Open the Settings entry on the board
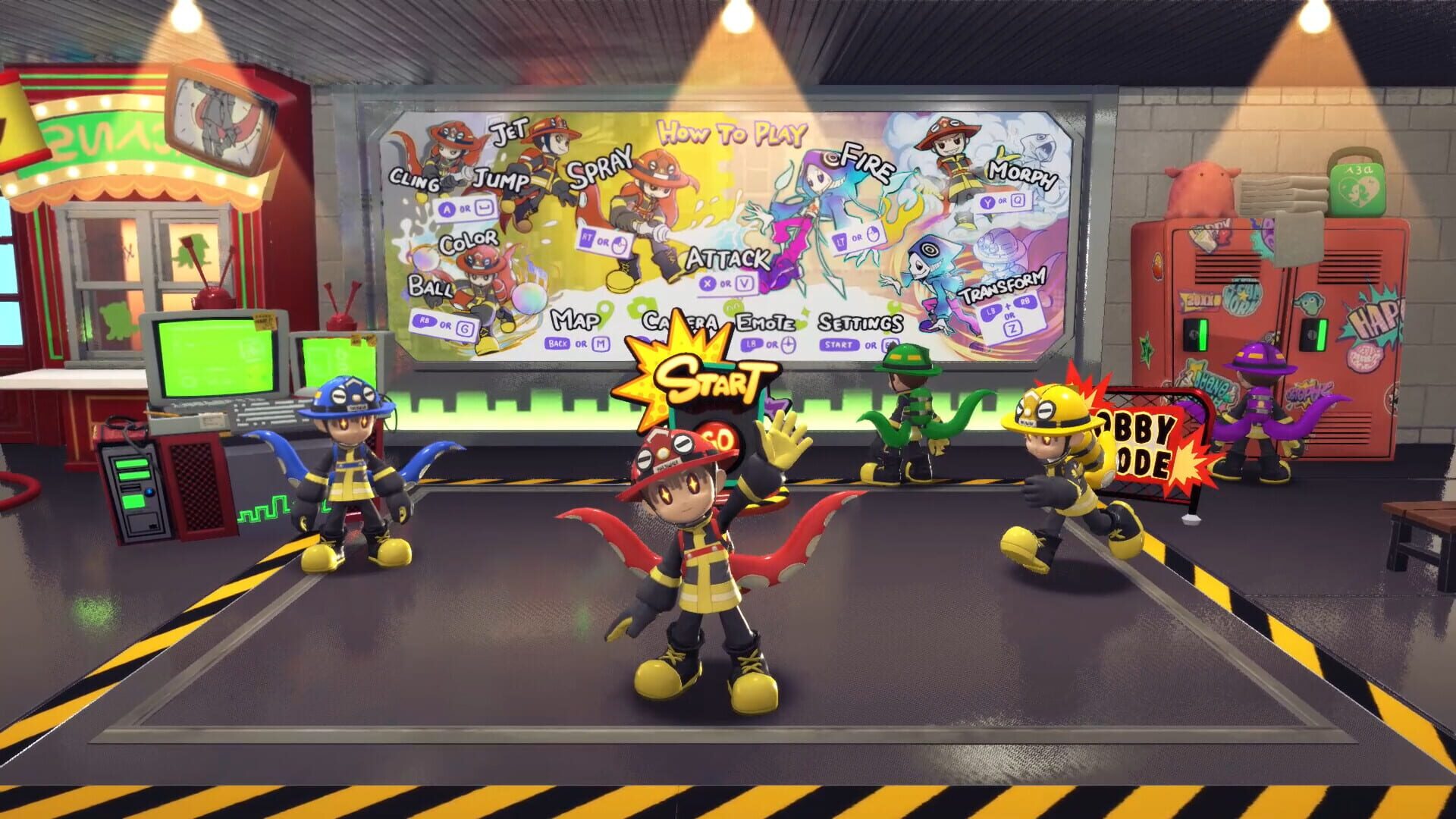 [859, 330]
